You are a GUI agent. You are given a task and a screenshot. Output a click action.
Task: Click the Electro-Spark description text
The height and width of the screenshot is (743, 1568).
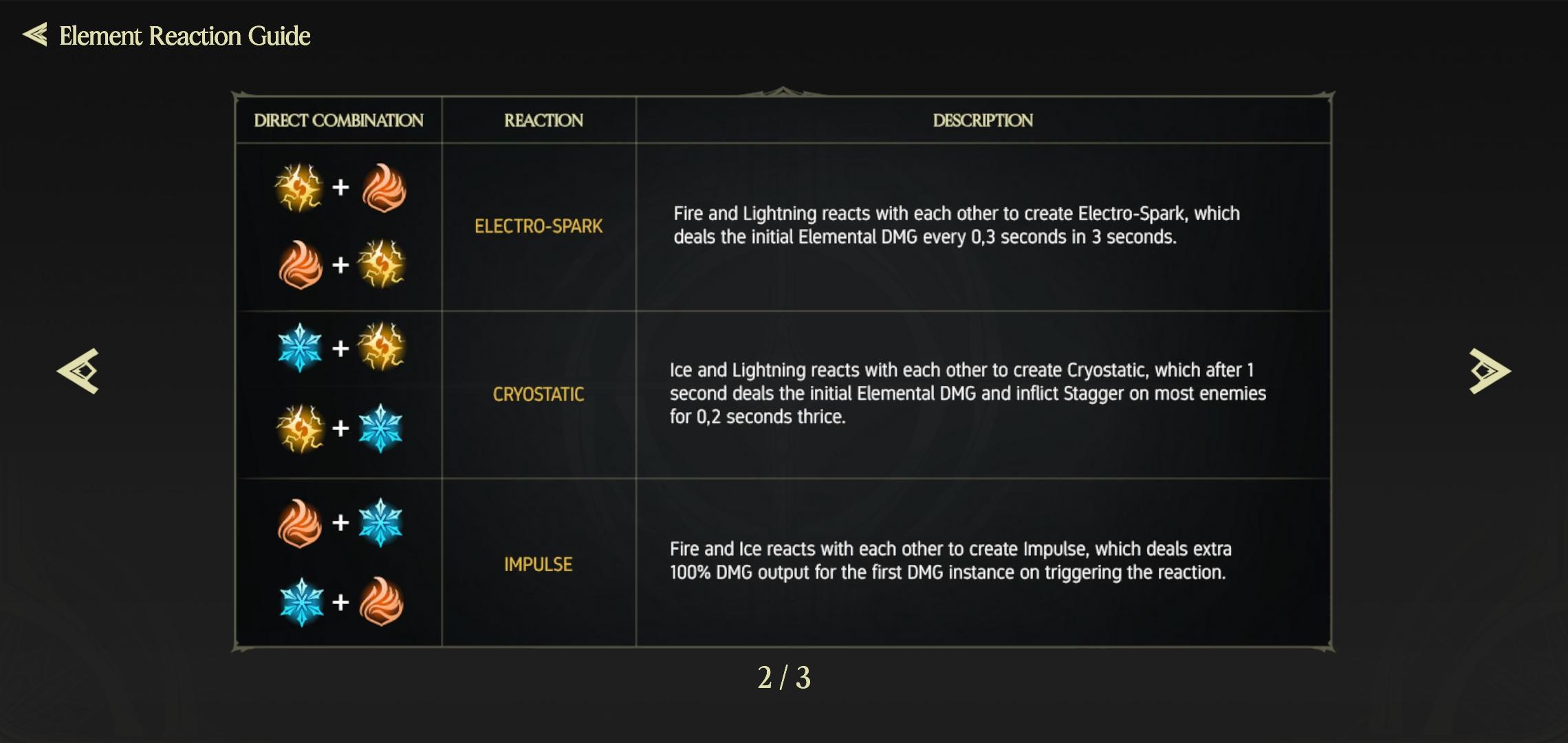(x=956, y=226)
